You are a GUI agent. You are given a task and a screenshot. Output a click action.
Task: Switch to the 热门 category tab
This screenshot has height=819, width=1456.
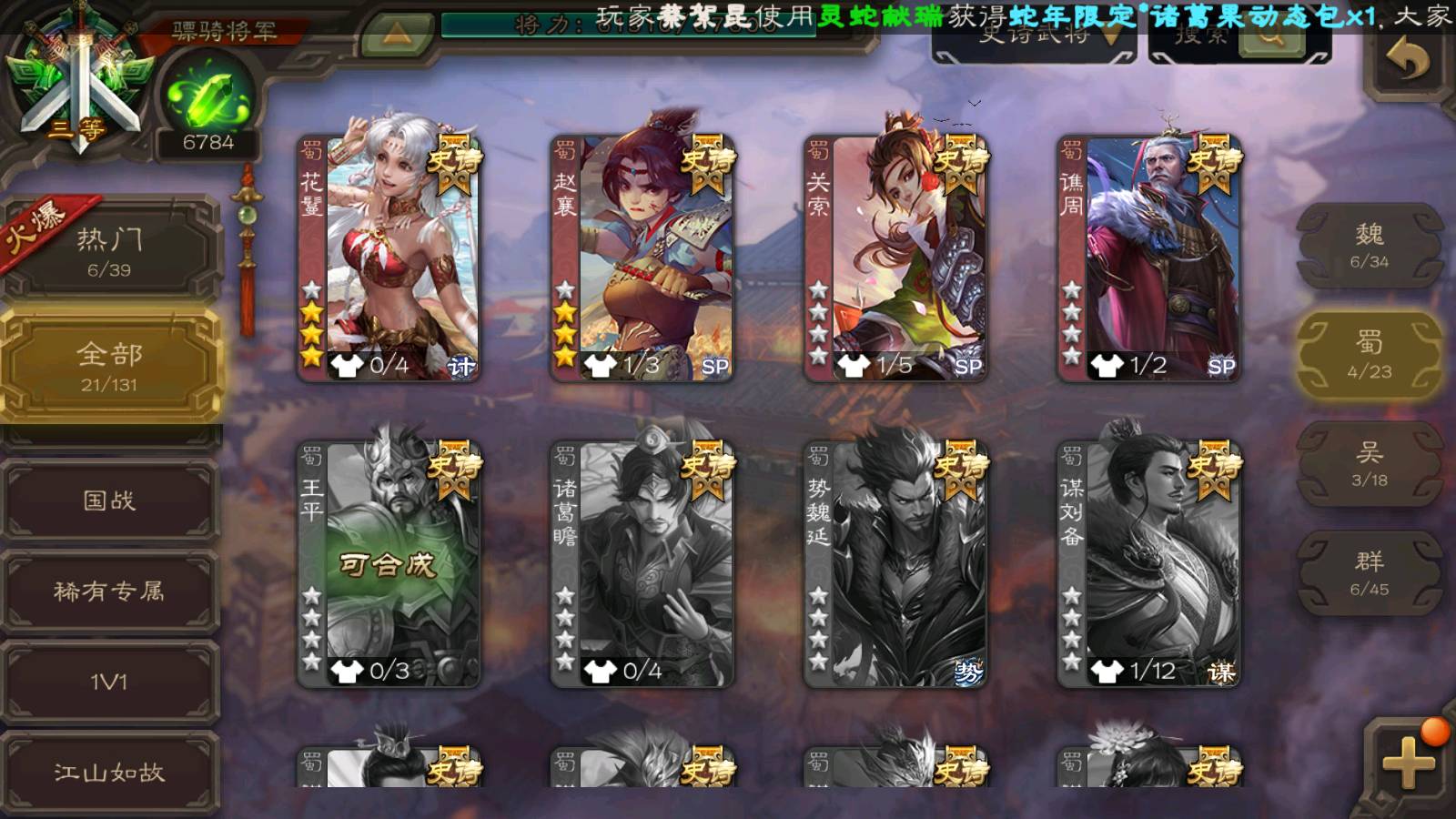click(x=109, y=251)
